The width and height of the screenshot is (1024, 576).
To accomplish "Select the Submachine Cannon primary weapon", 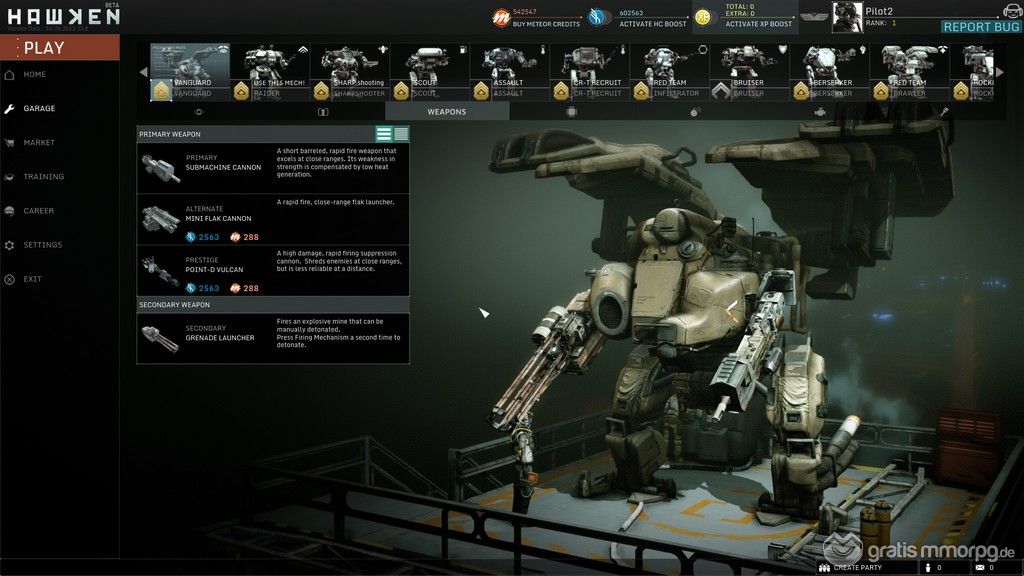I will (272, 168).
